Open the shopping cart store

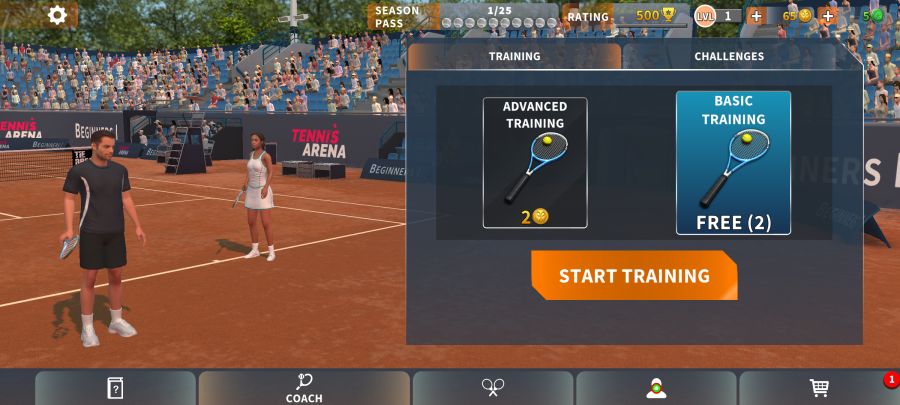(x=819, y=388)
